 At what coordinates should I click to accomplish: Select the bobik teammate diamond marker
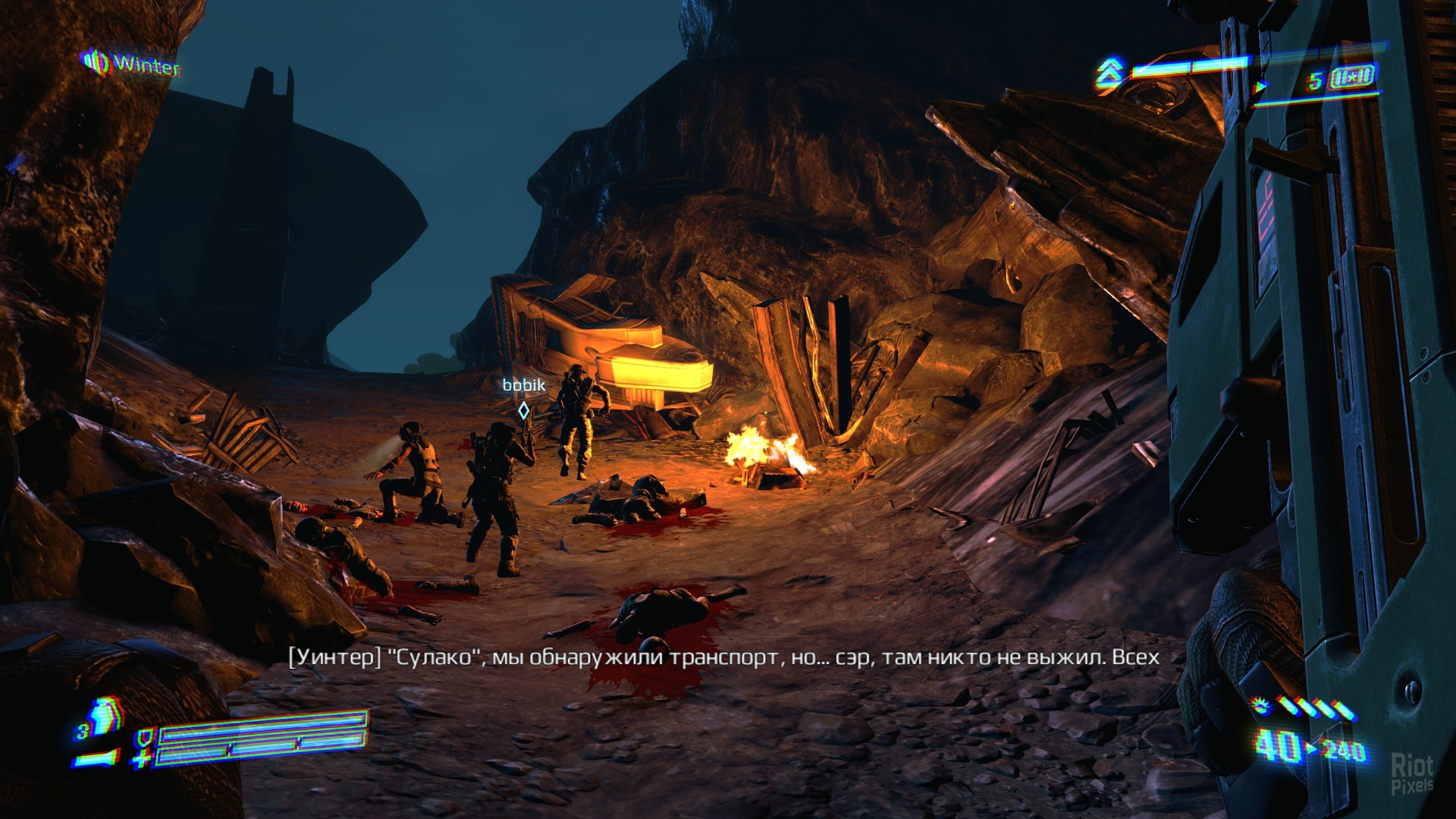[x=523, y=411]
